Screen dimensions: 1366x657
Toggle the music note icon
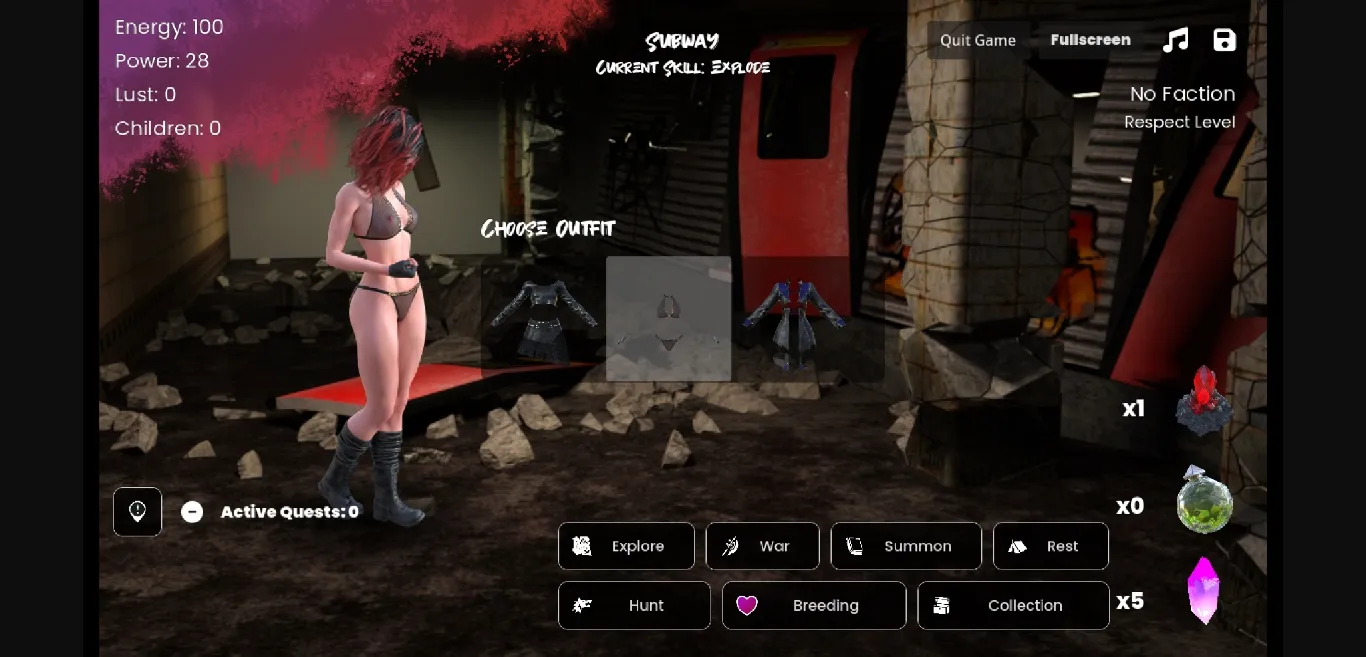pyautogui.click(x=1176, y=40)
